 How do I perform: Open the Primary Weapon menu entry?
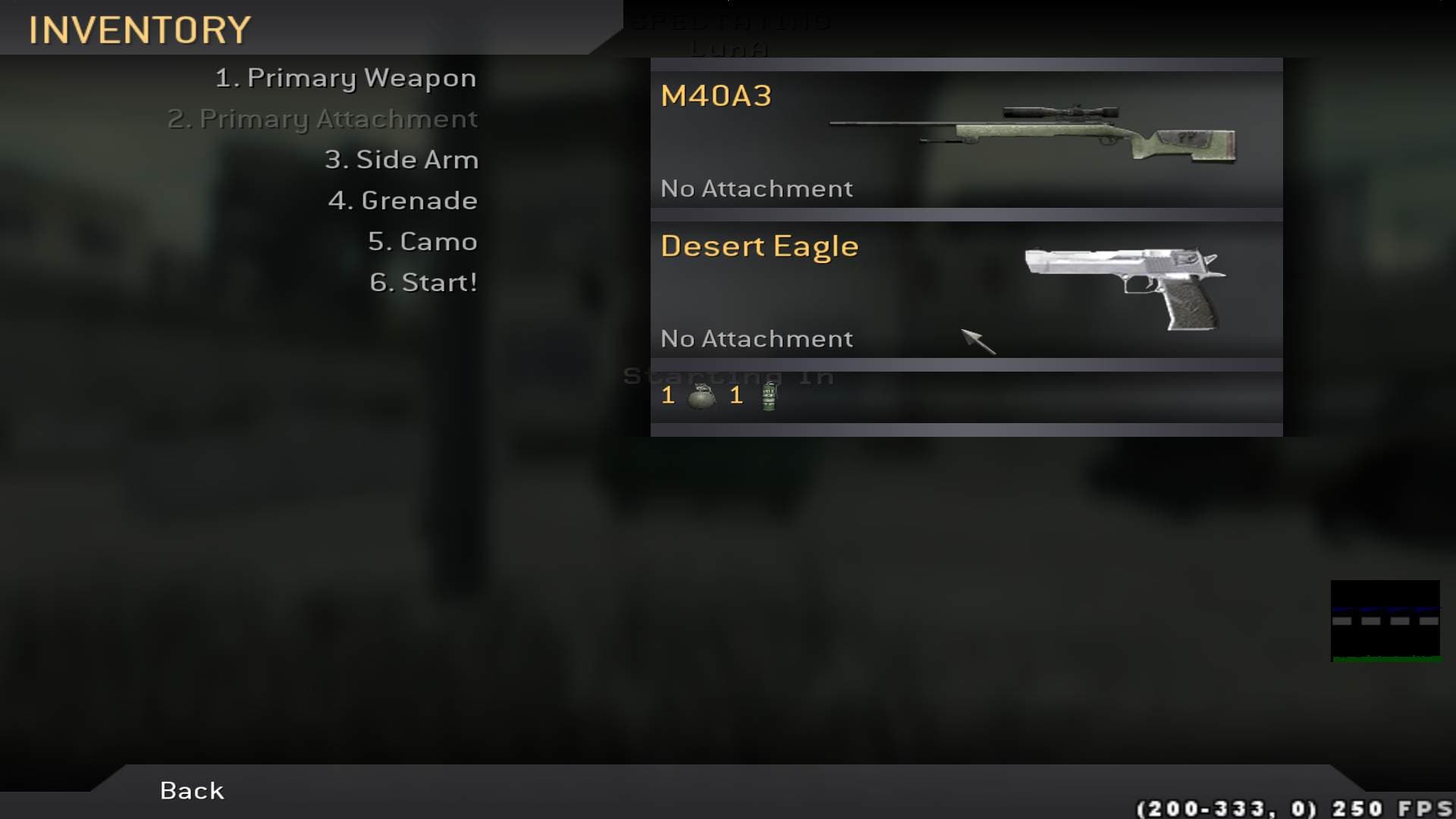[x=346, y=78]
